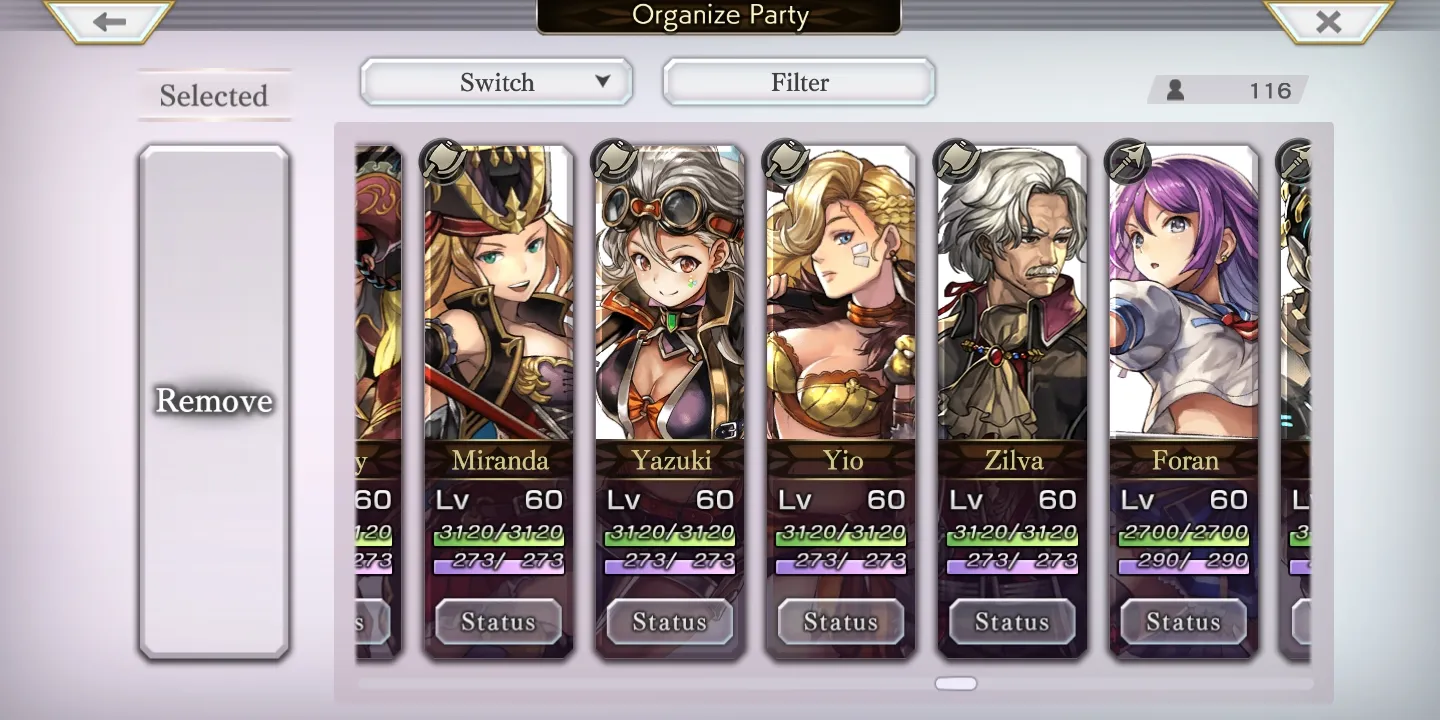This screenshot has height=720, width=1440.
Task: Show Yio's Status details
Action: coord(841,622)
